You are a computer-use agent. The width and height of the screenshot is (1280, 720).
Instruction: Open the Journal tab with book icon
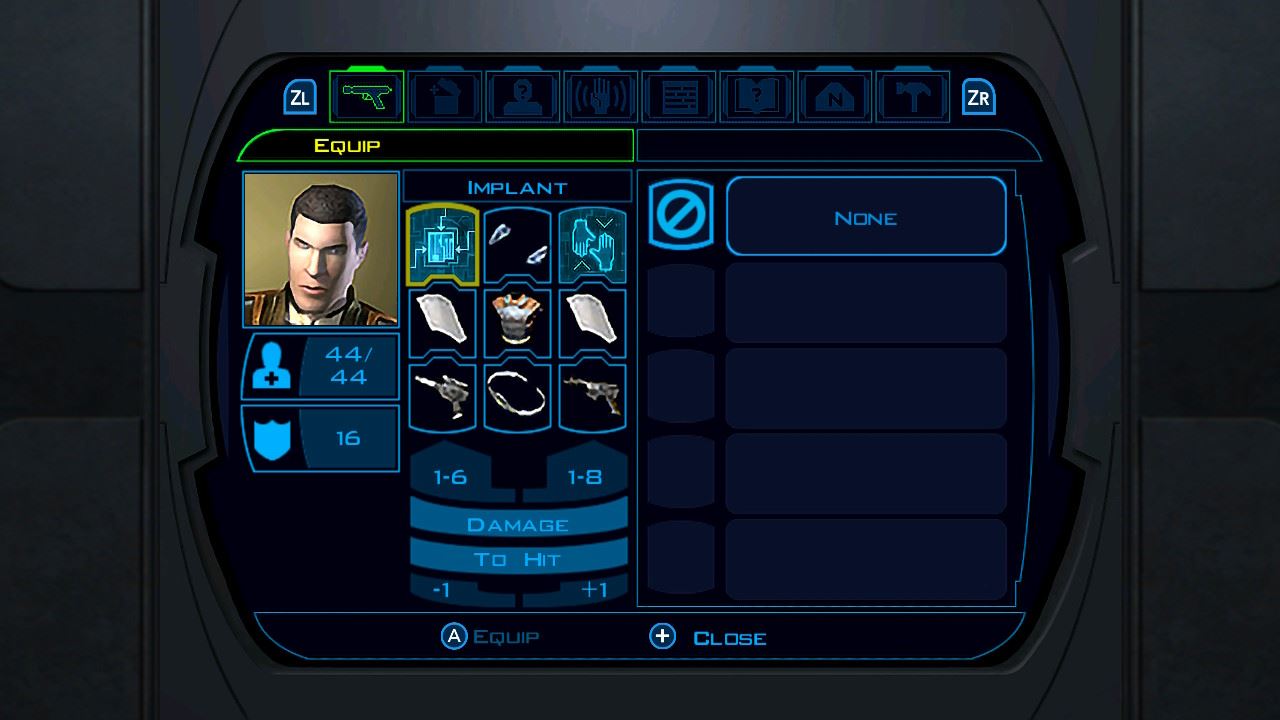point(757,98)
